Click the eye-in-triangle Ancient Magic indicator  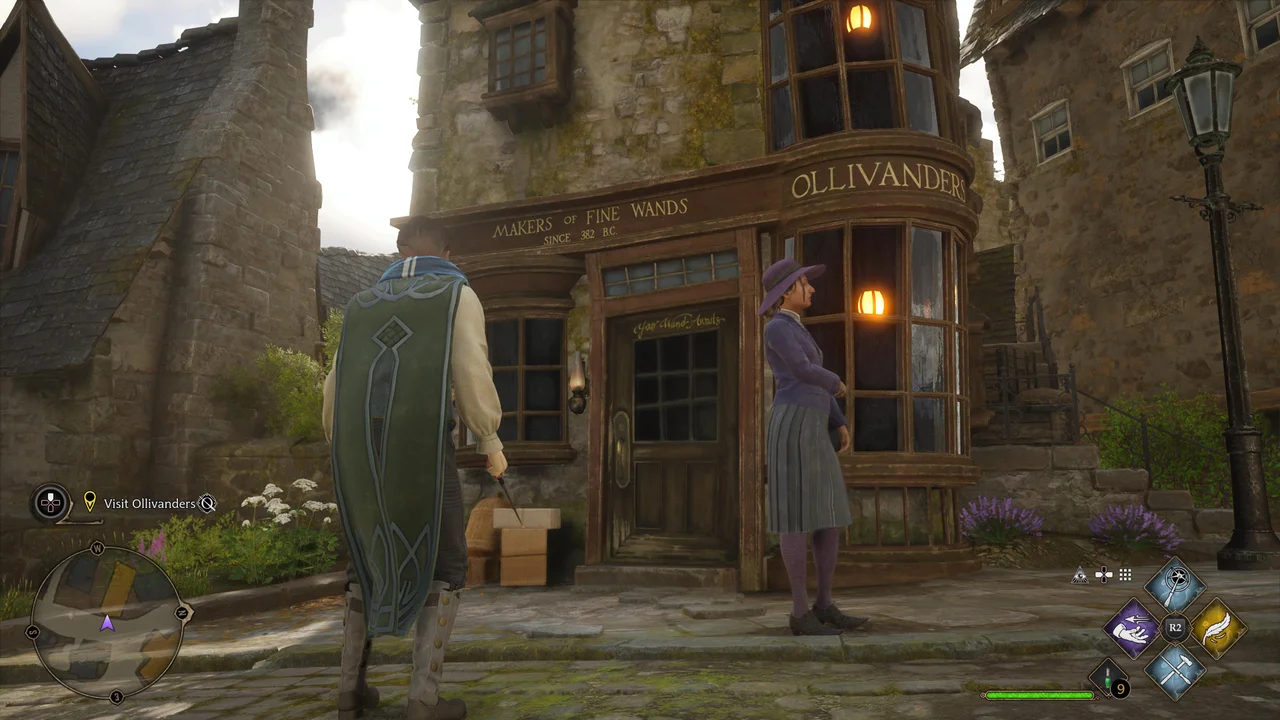pos(1080,575)
